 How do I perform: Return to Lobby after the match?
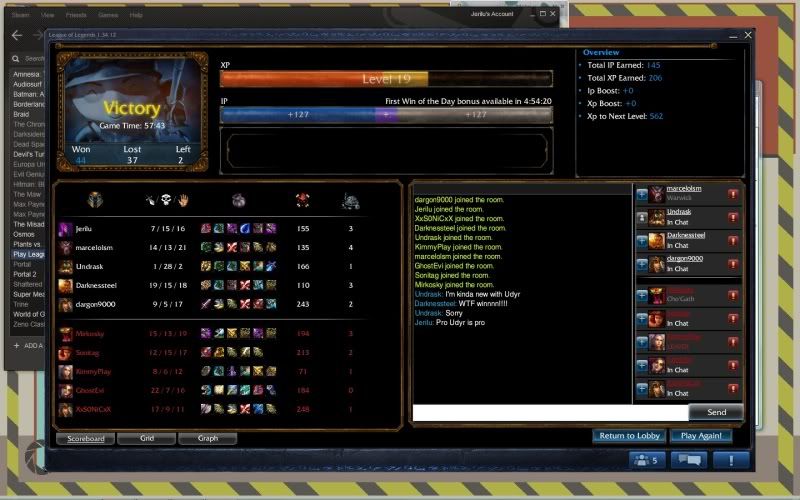(630, 436)
